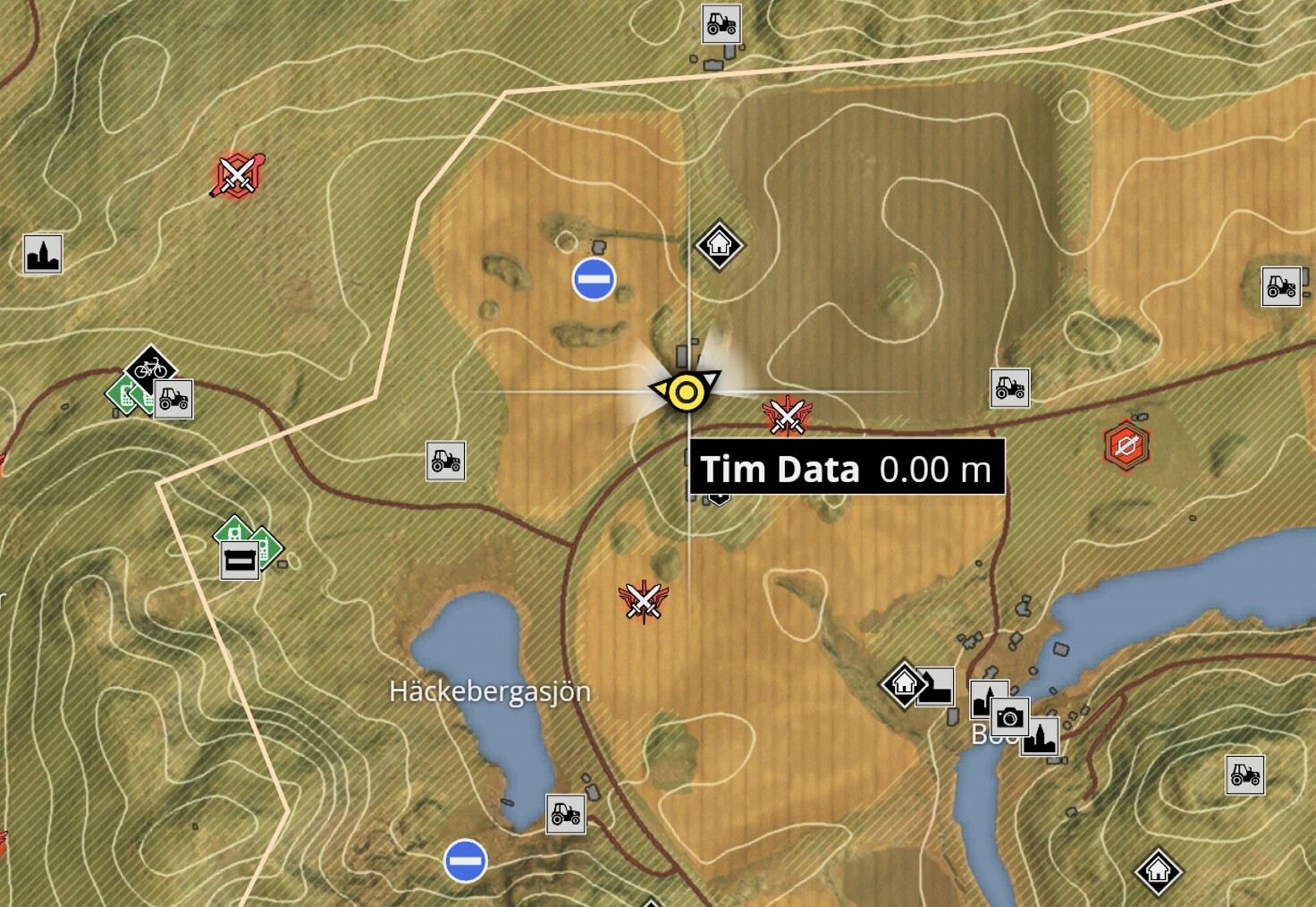Click the barn building marker beside the safehouse diamond
Viewport: 1316px width, 907px height.
(935, 686)
